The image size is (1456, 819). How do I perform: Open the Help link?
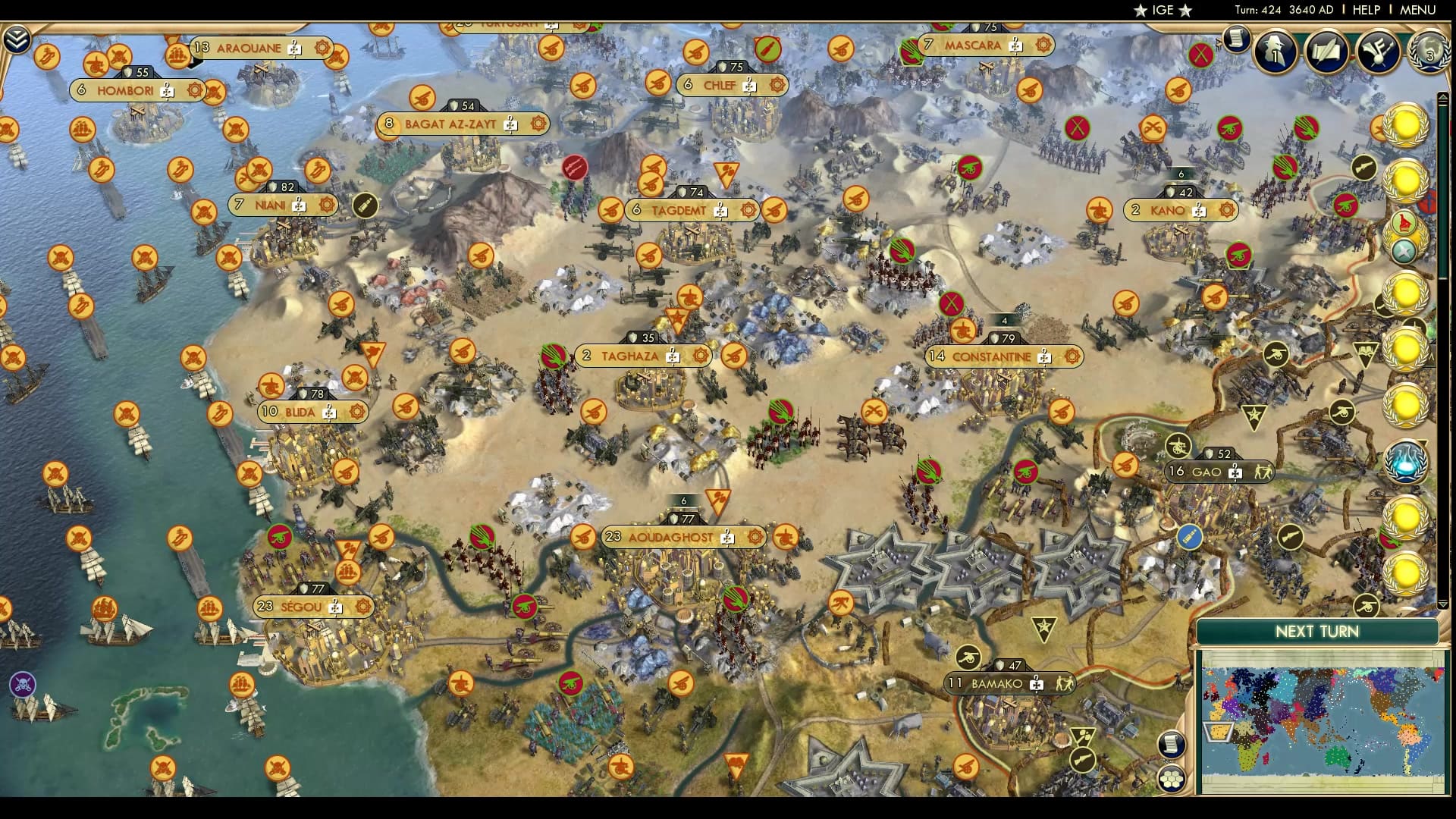[x=1366, y=10]
